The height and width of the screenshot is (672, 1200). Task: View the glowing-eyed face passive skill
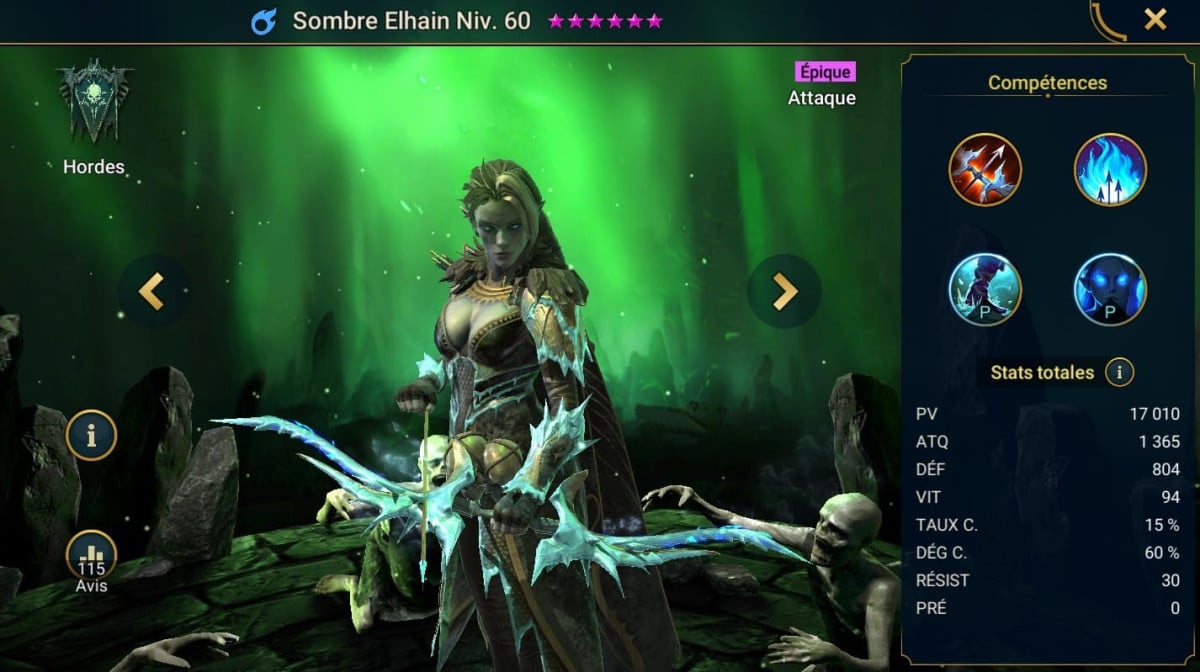tap(1110, 290)
